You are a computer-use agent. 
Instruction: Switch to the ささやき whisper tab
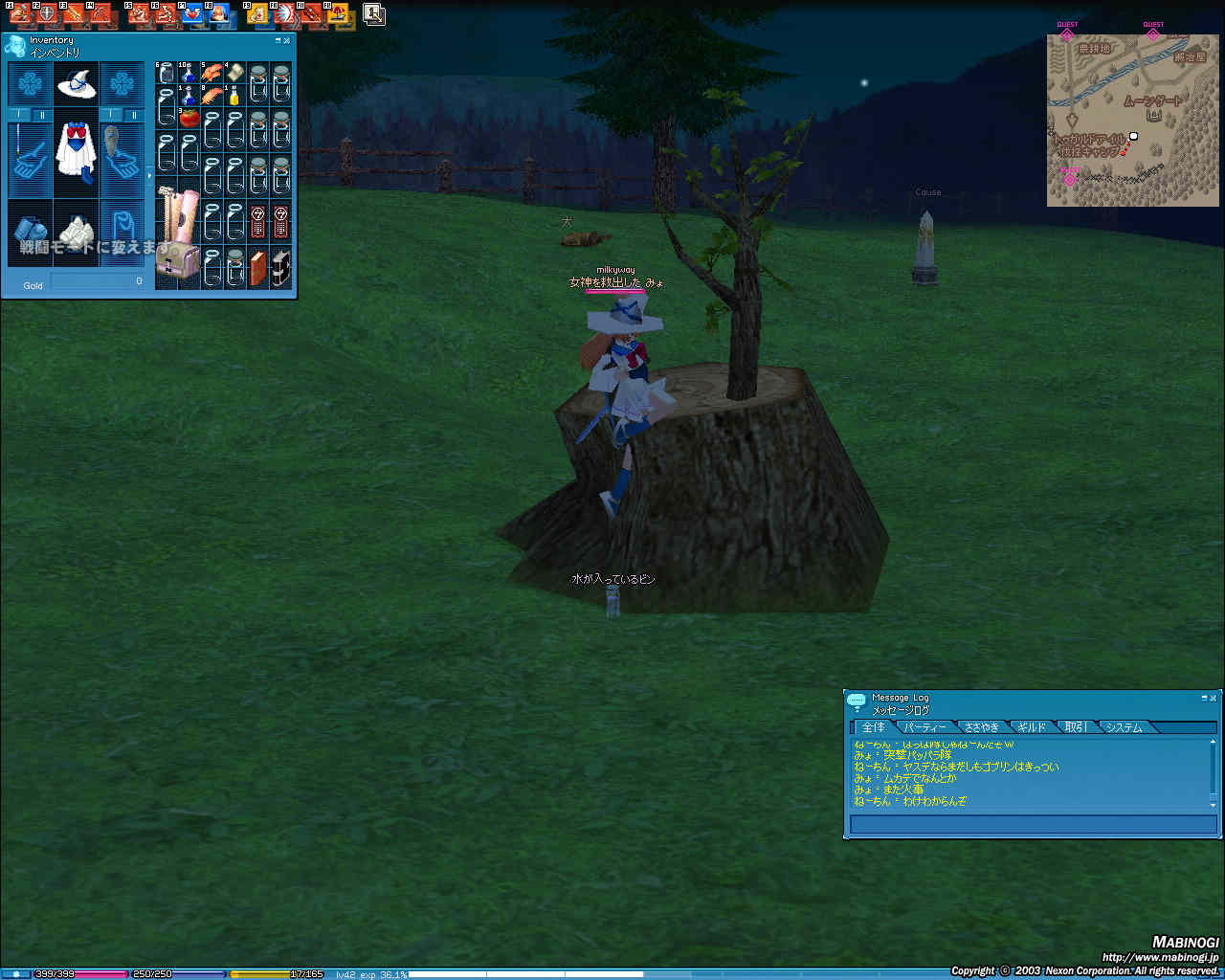[981, 727]
